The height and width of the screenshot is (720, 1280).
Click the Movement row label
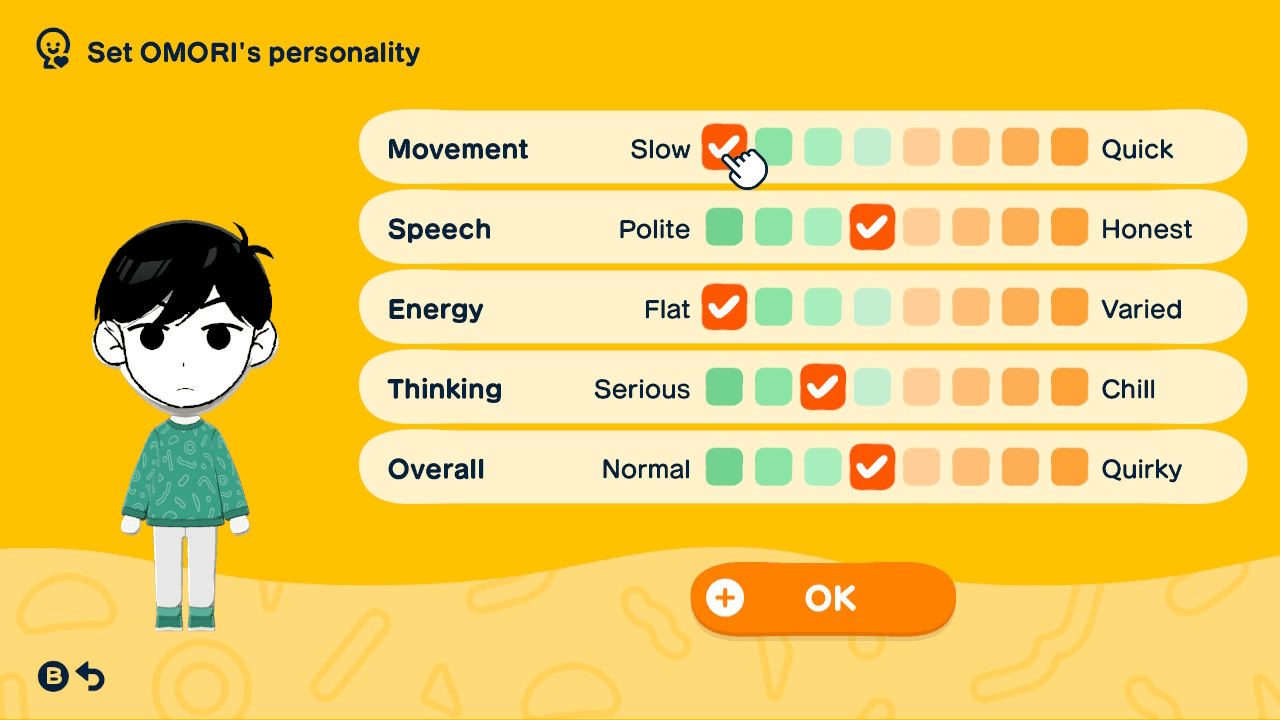pos(458,148)
